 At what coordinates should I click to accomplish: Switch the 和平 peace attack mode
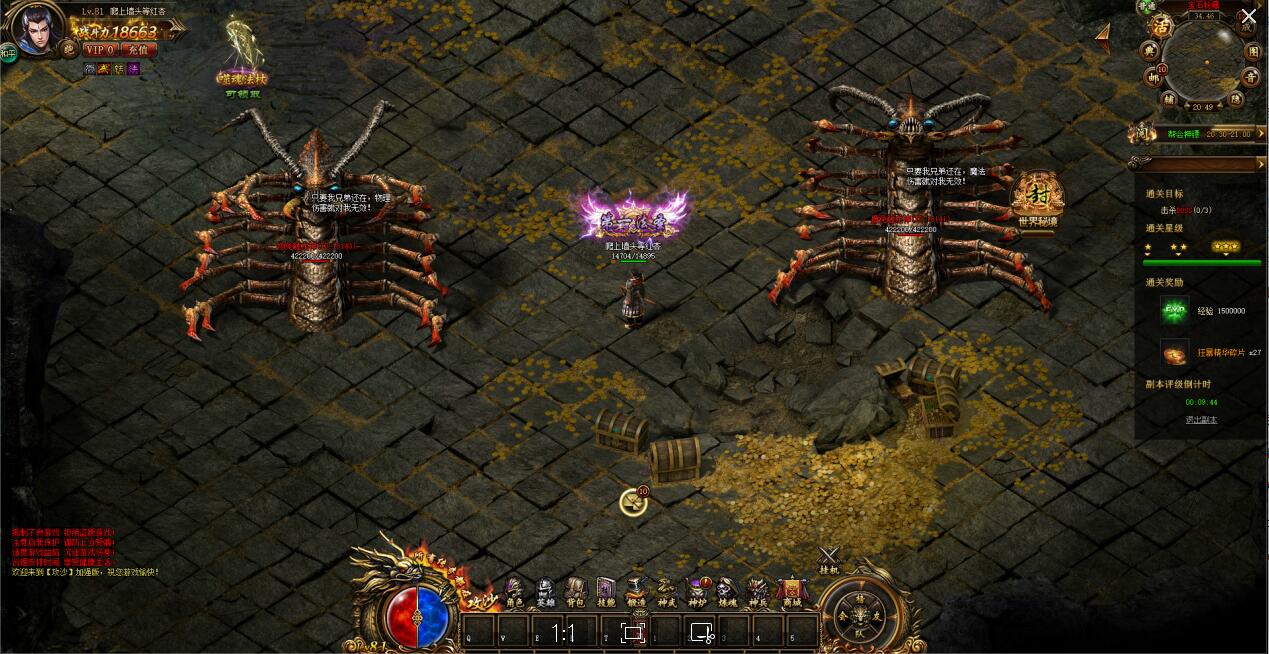coord(9,53)
